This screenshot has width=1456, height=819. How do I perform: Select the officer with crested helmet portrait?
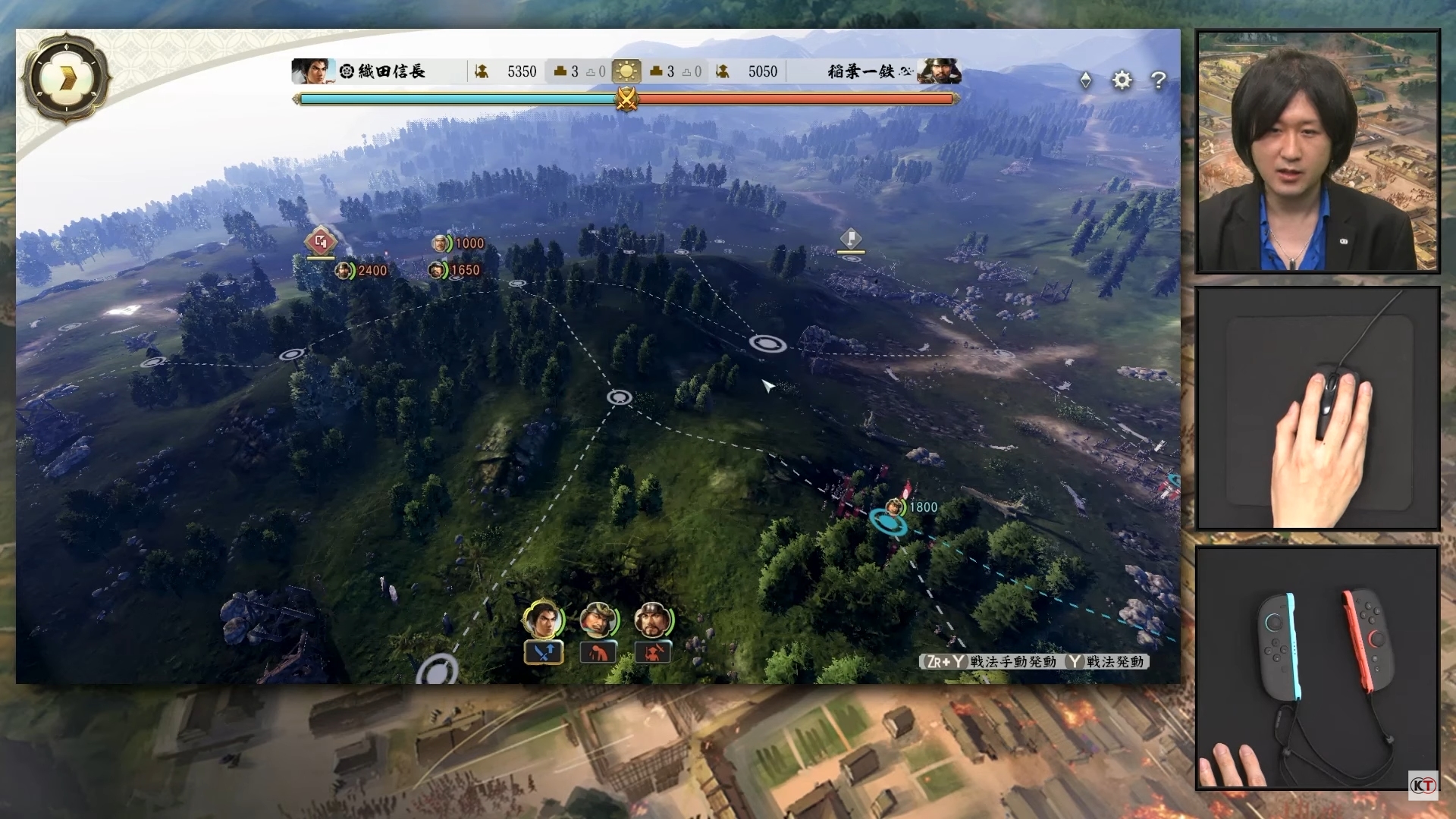(598, 620)
